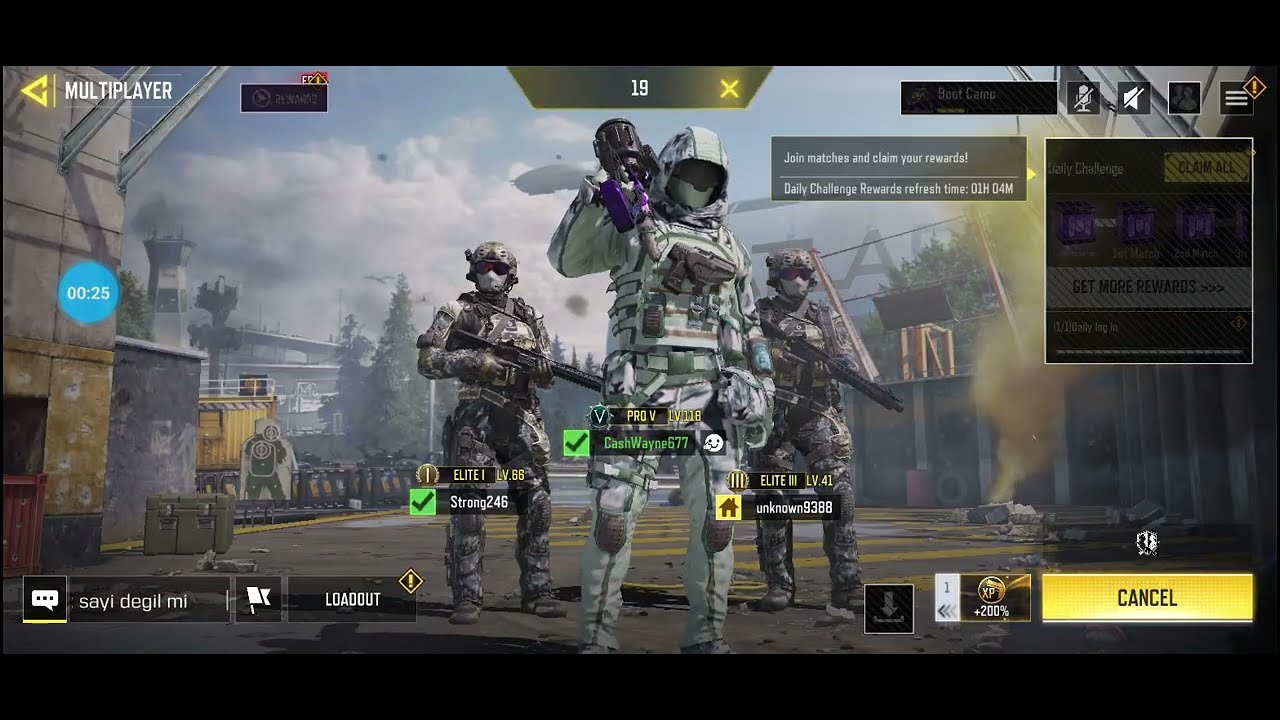Tap the download arrow icon
1280x720 pixels.
(888, 608)
